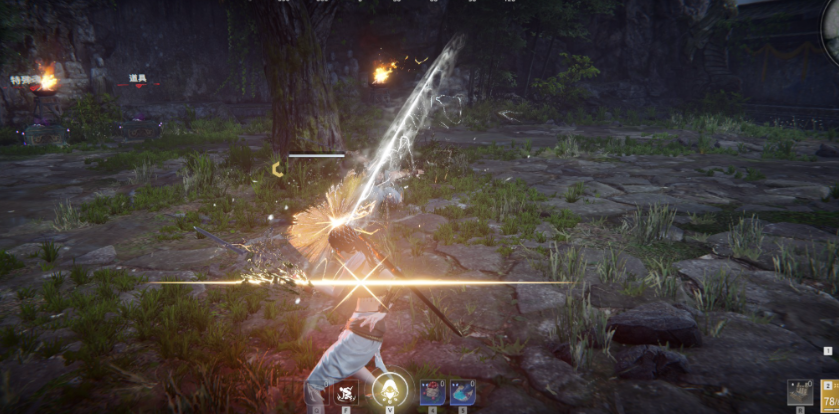Select the blue crystal item slot
839x414 pixels.
[x=462, y=393]
